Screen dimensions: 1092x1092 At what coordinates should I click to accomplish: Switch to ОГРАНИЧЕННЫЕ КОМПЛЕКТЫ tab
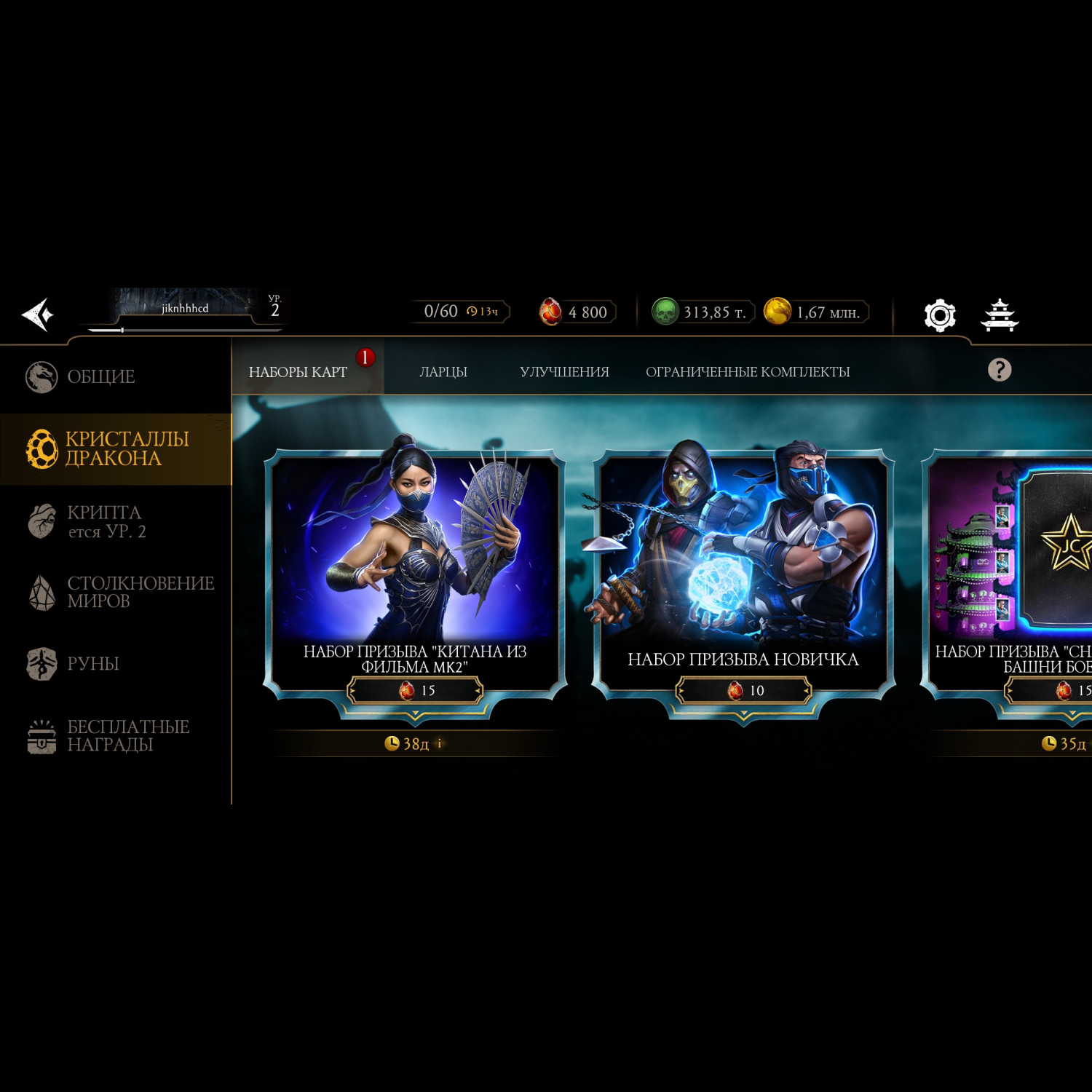748,372
